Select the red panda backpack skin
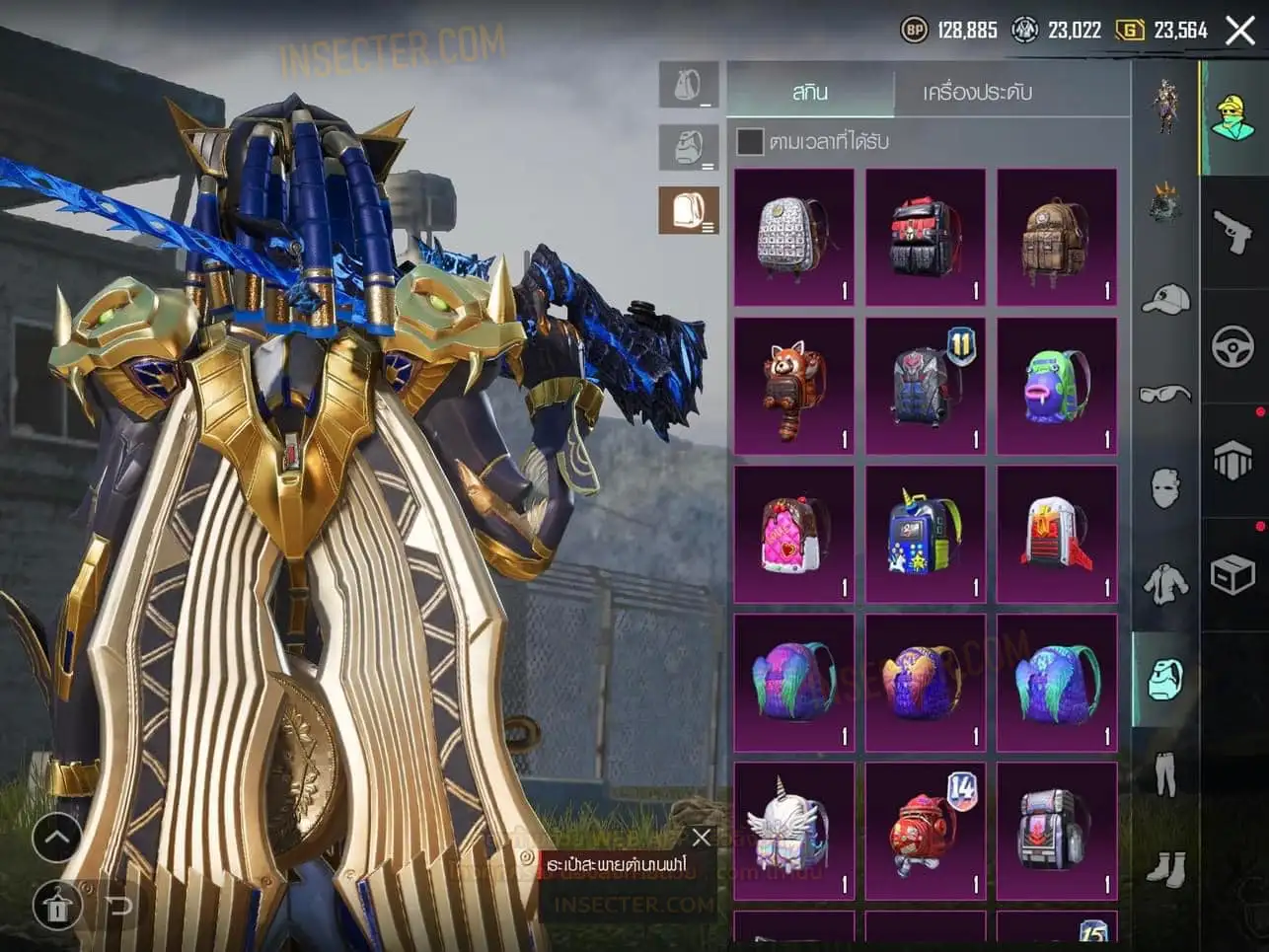Image resolution: width=1269 pixels, height=952 pixels. pos(793,386)
